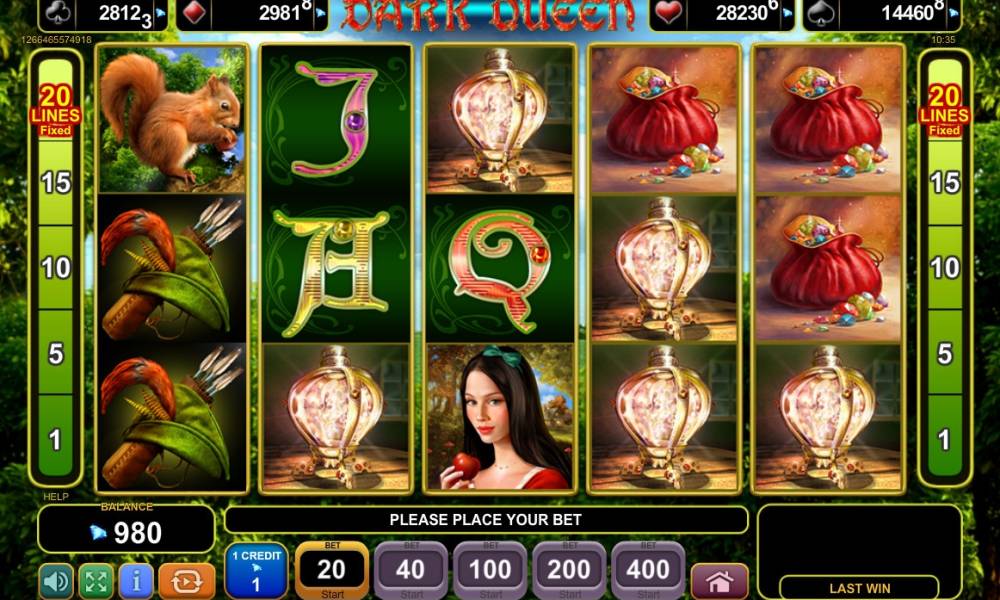
Task: Select the 100 bet amount
Action: [490, 571]
